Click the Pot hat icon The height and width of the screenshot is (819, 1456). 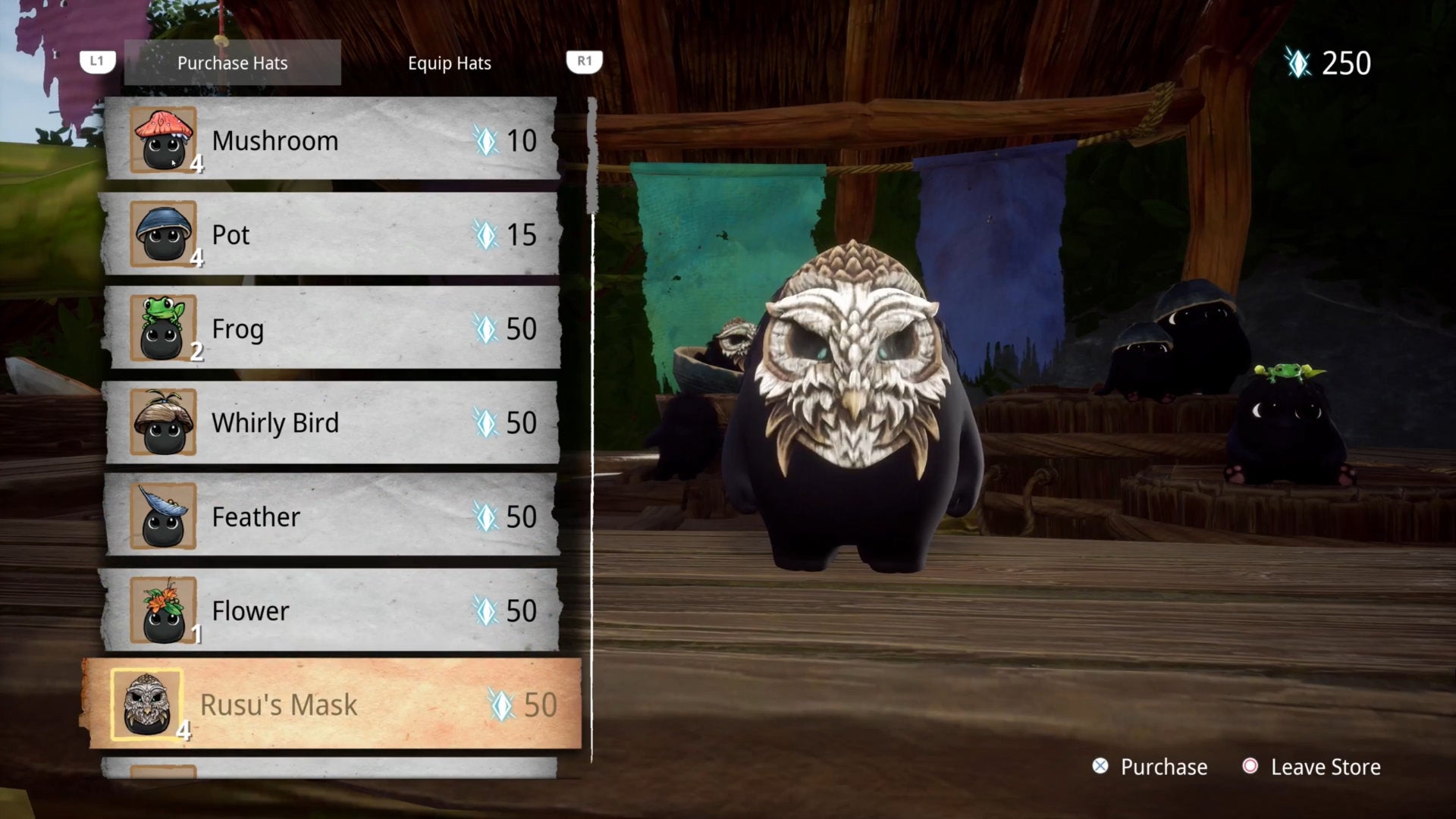163,235
